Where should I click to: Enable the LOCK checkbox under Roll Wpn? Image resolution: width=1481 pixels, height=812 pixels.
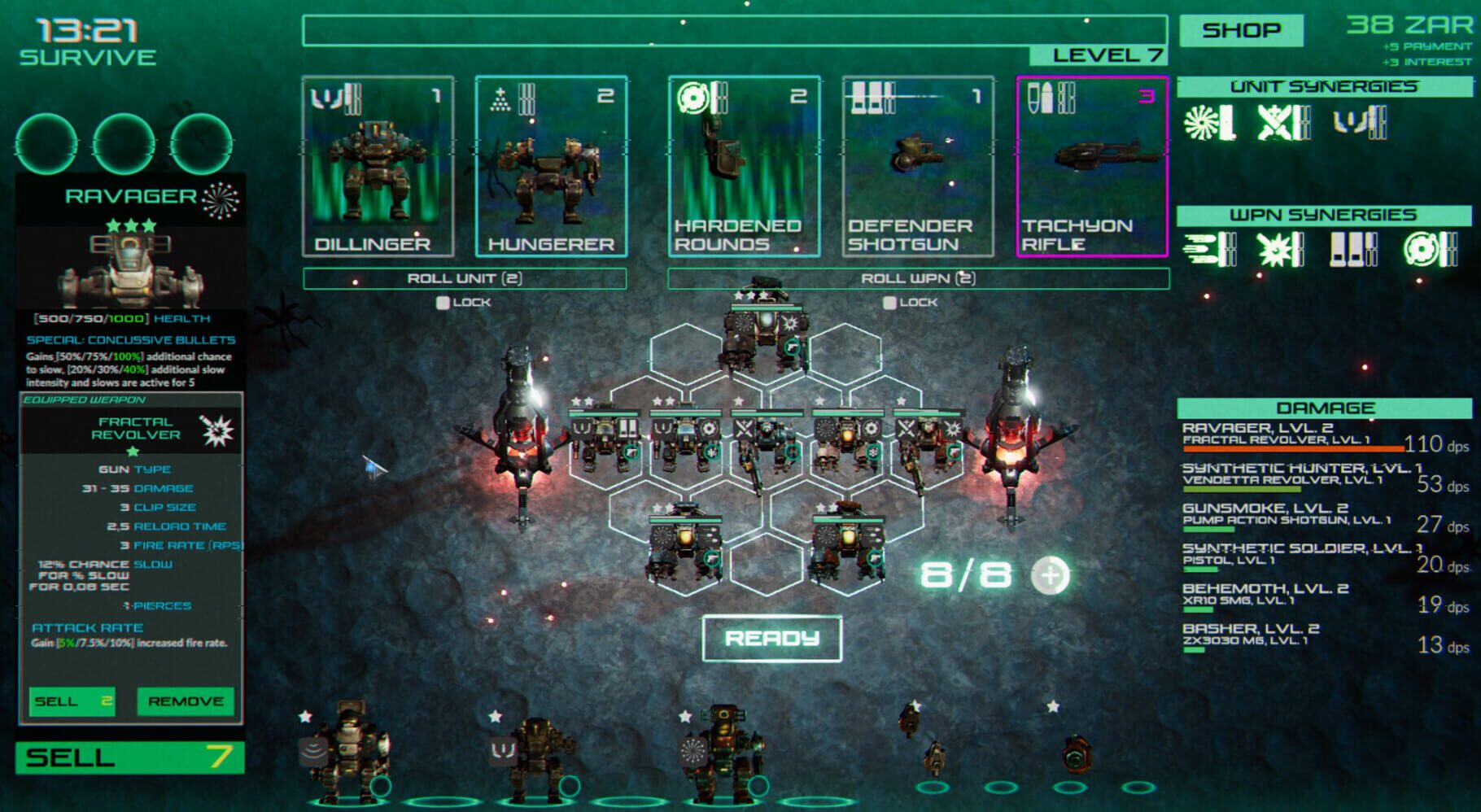889,301
